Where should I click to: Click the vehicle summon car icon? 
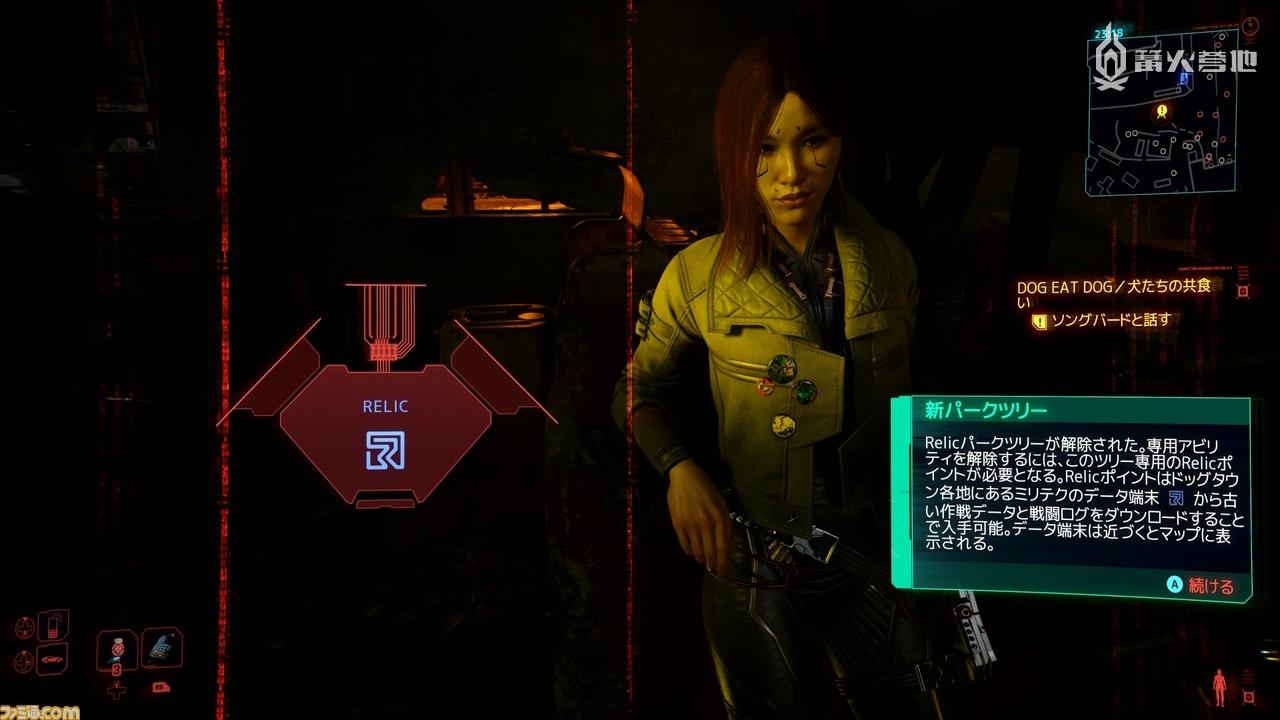51,660
